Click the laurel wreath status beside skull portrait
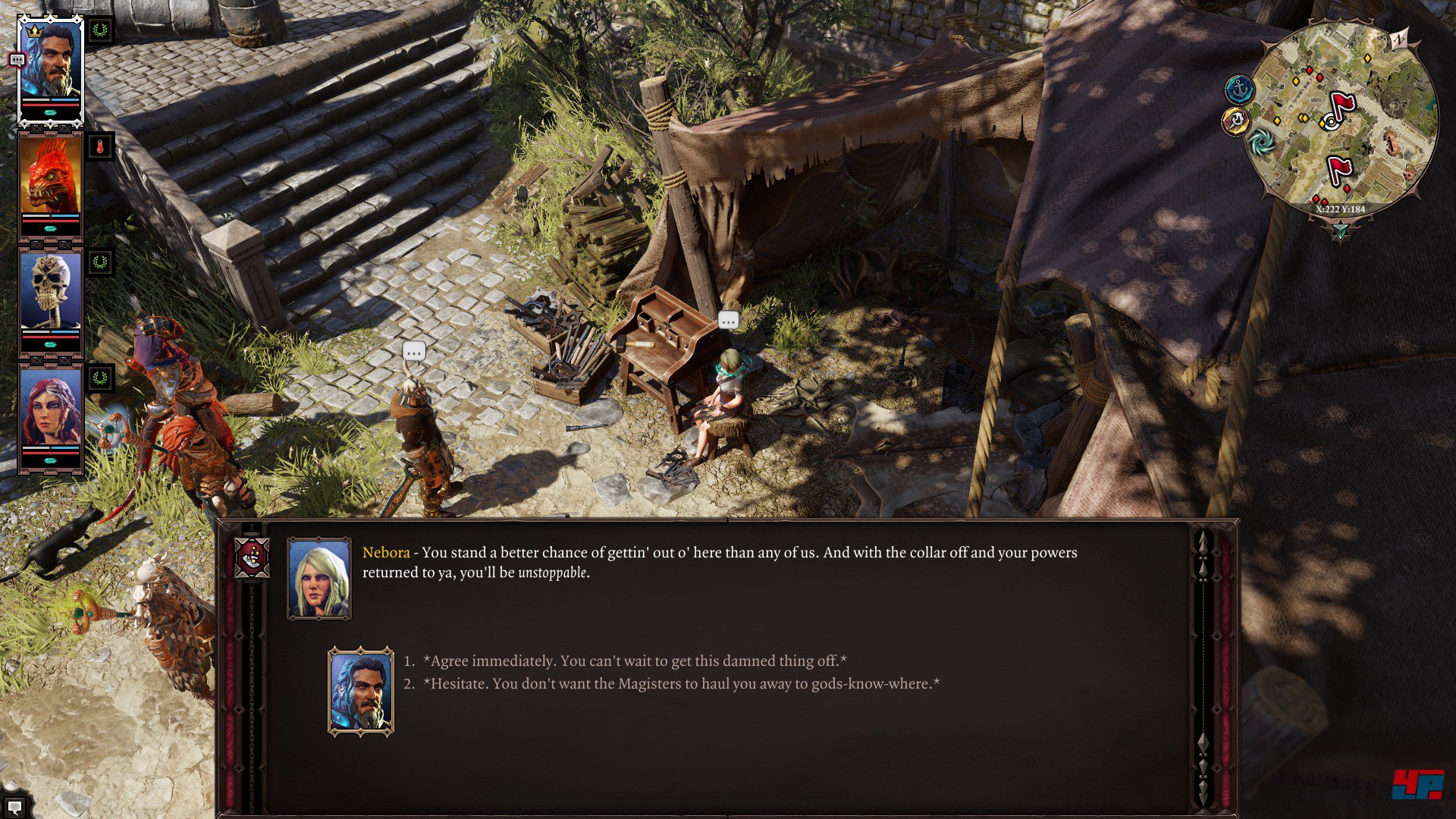This screenshot has width=1456, height=819. (x=100, y=263)
